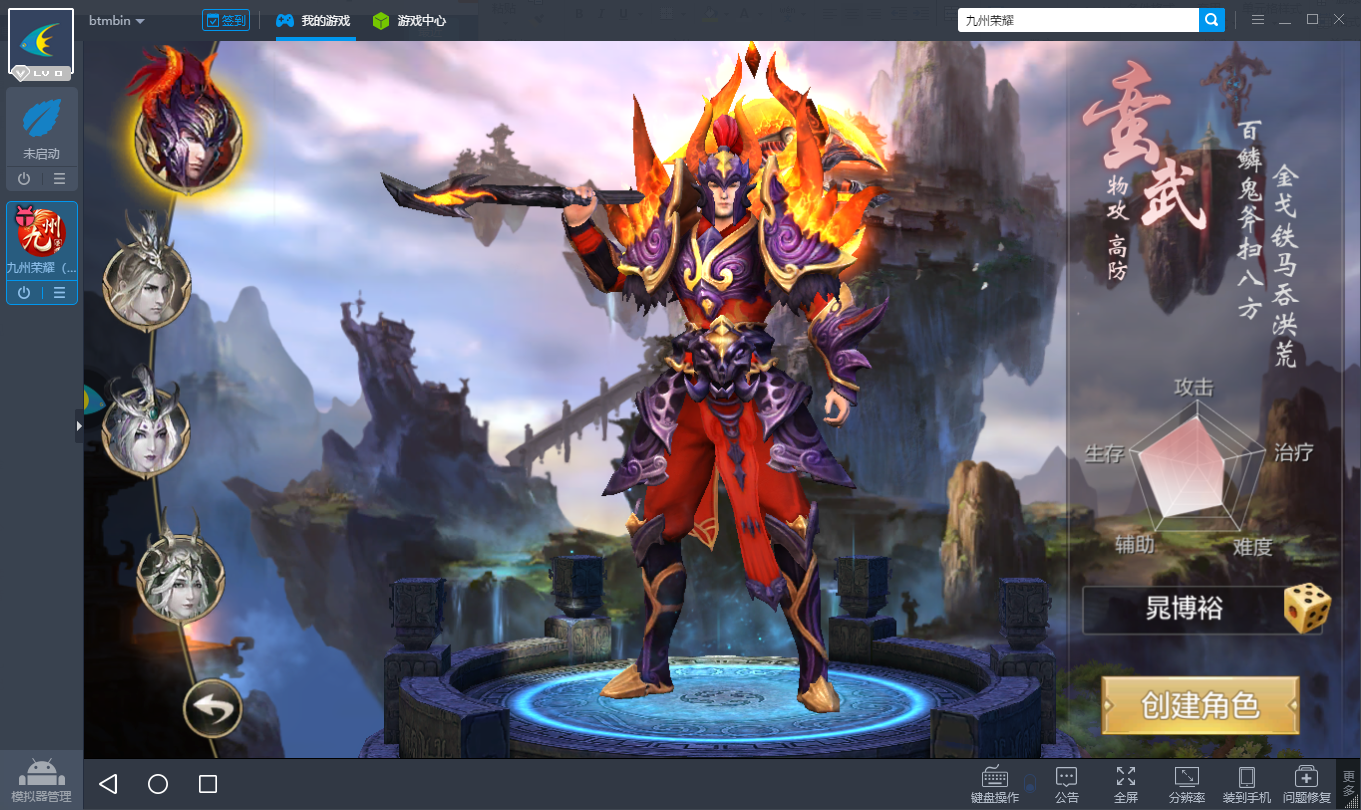Image resolution: width=1361 pixels, height=810 pixels.
Task: Click the search magnifier button
Action: (x=1212, y=20)
